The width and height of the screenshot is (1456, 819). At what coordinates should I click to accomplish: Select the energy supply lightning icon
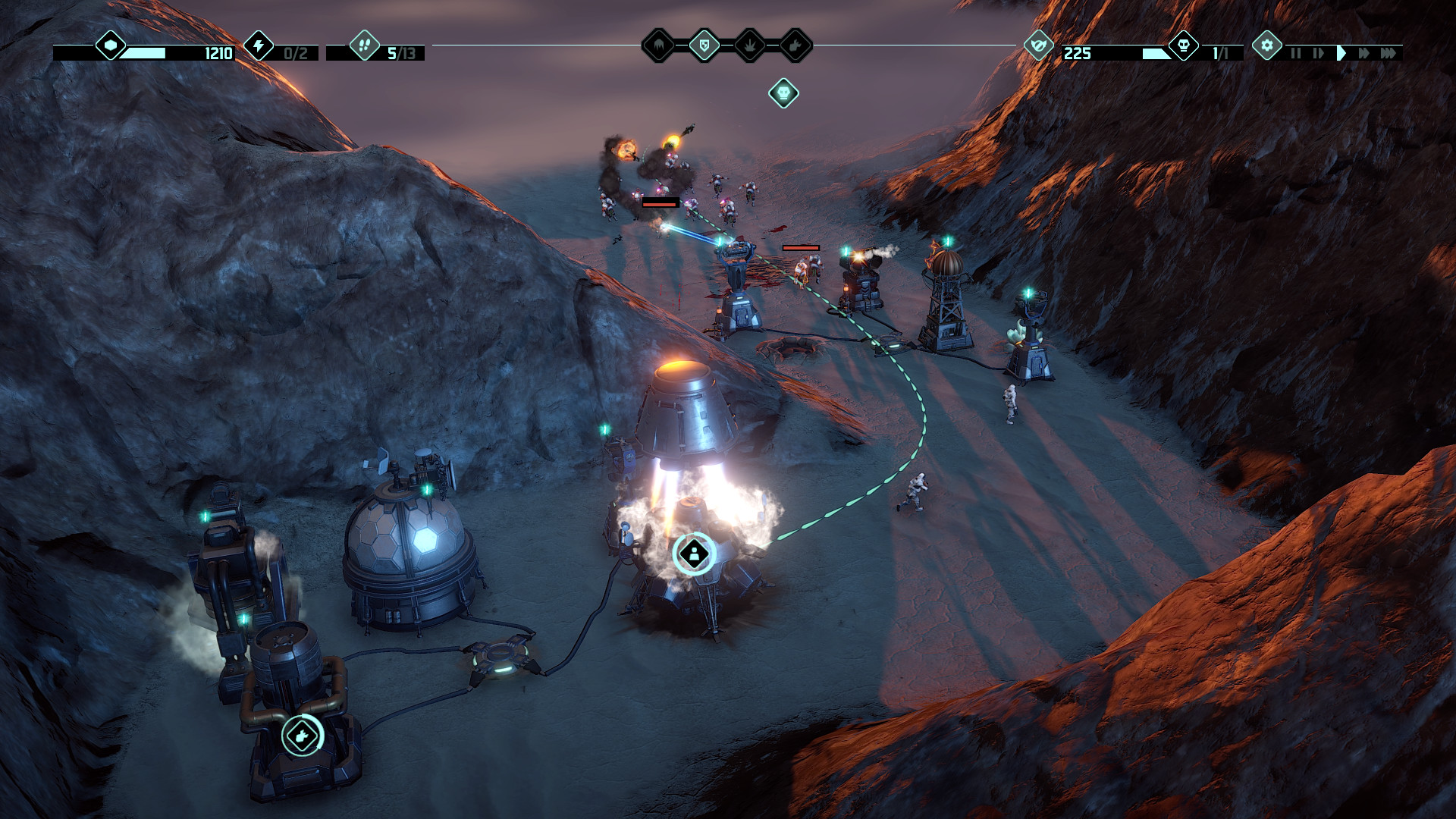coord(259,45)
